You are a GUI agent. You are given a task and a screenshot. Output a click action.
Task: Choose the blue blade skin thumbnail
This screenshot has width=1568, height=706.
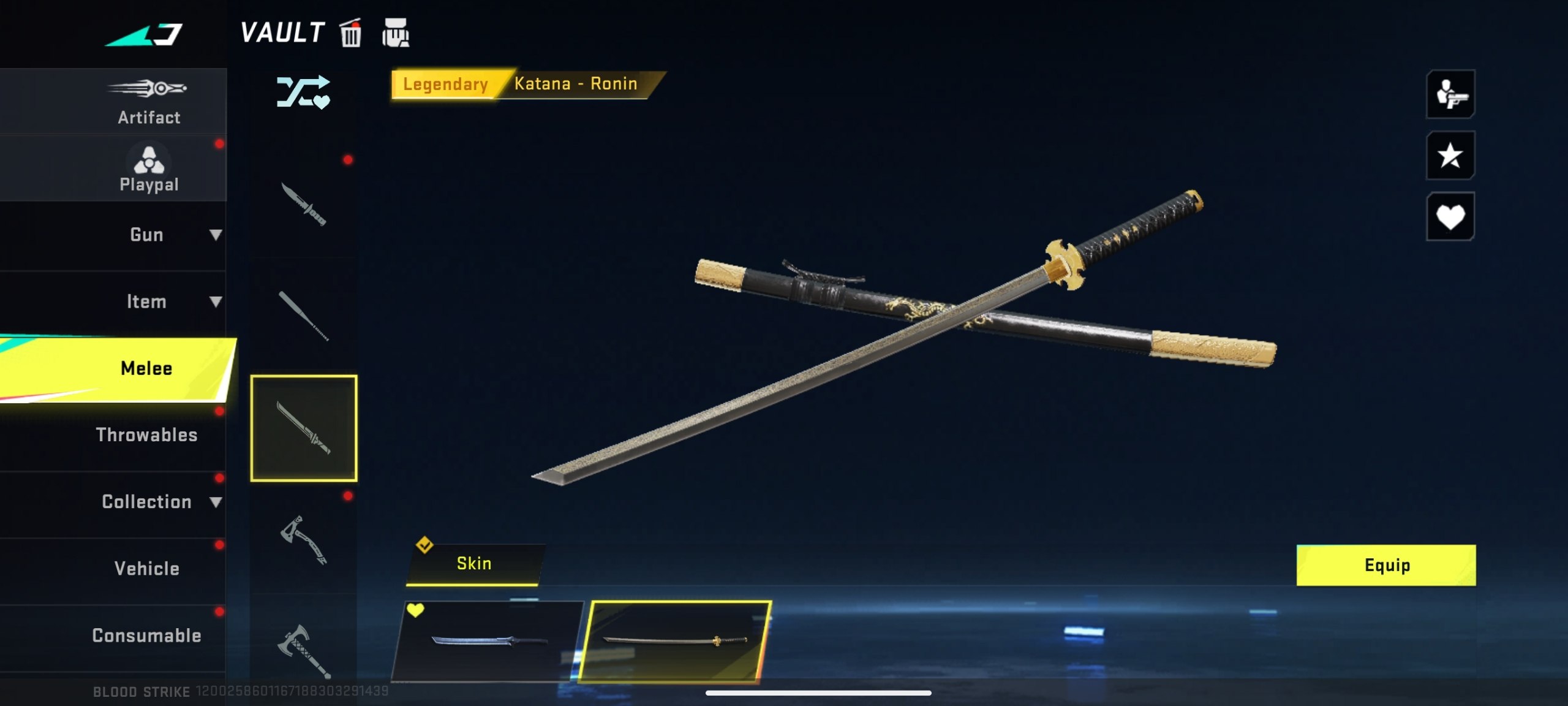click(x=488, y=641)
